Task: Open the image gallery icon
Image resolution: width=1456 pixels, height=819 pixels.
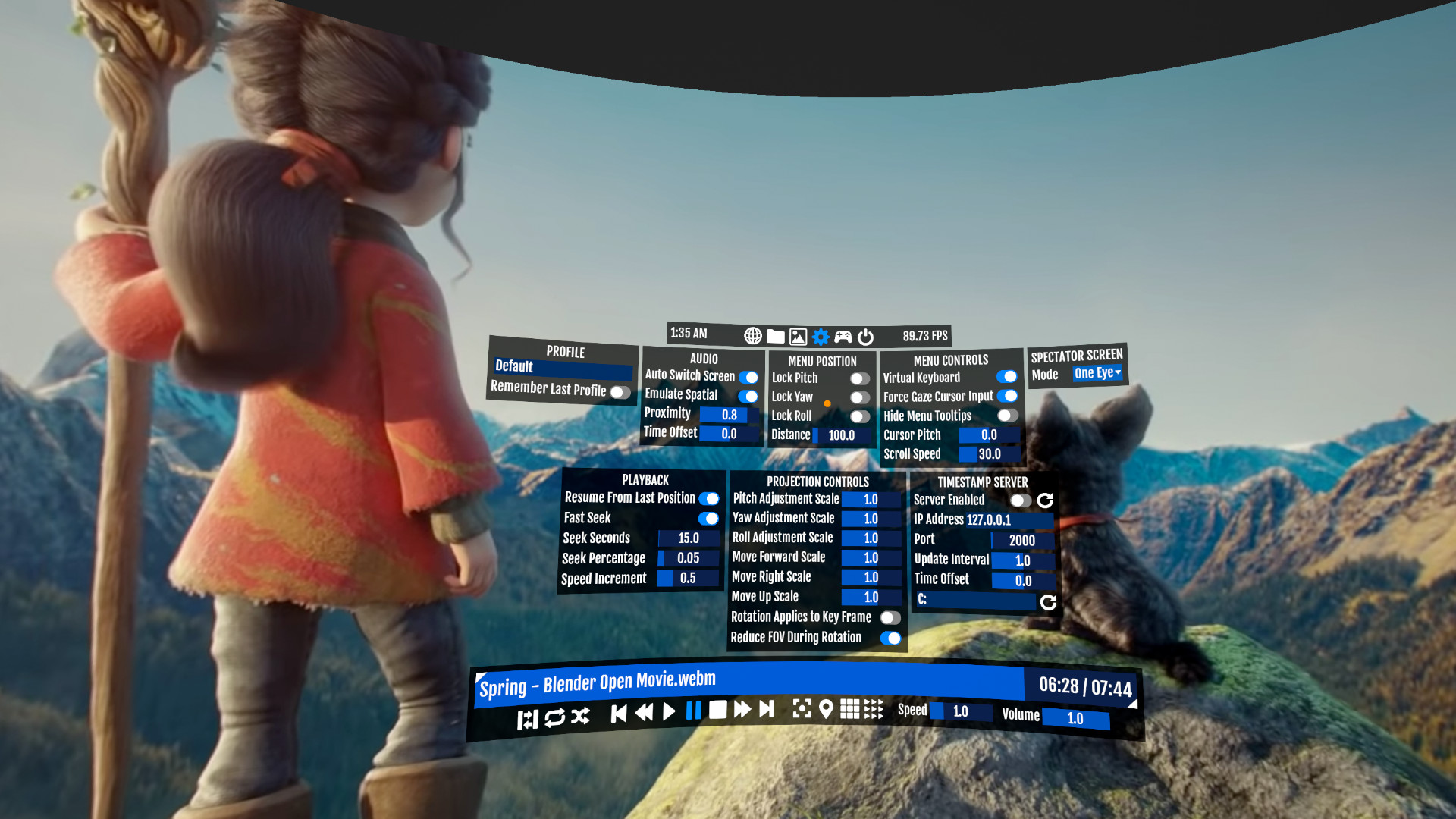Action: tap(798, 336)
